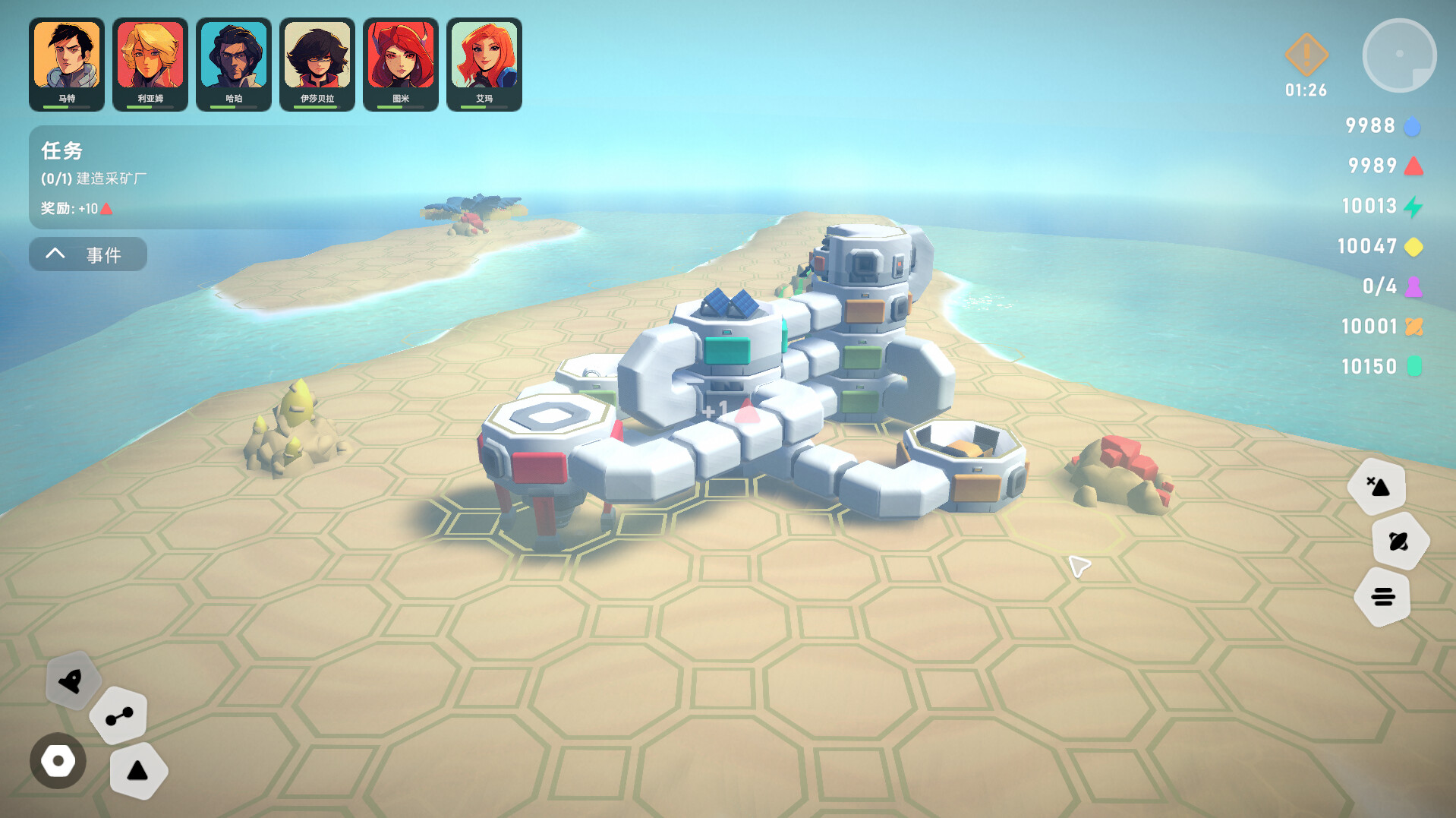
Task: Open the hamburger menu icon
Action: [x=1383, y=597]
